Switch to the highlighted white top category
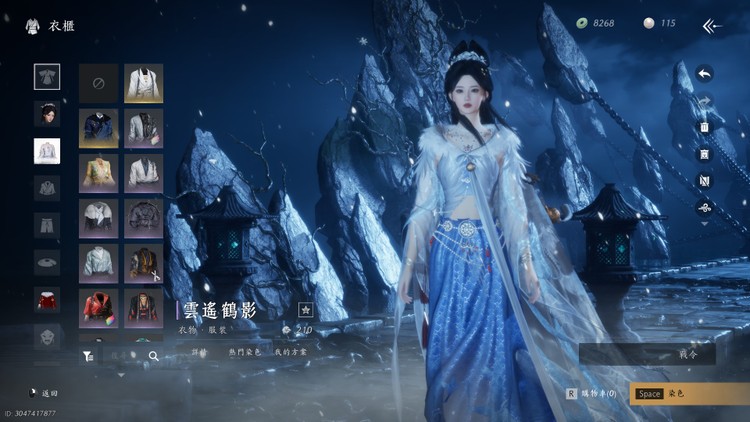The image size is (750, 422). [x=47, y=151]
